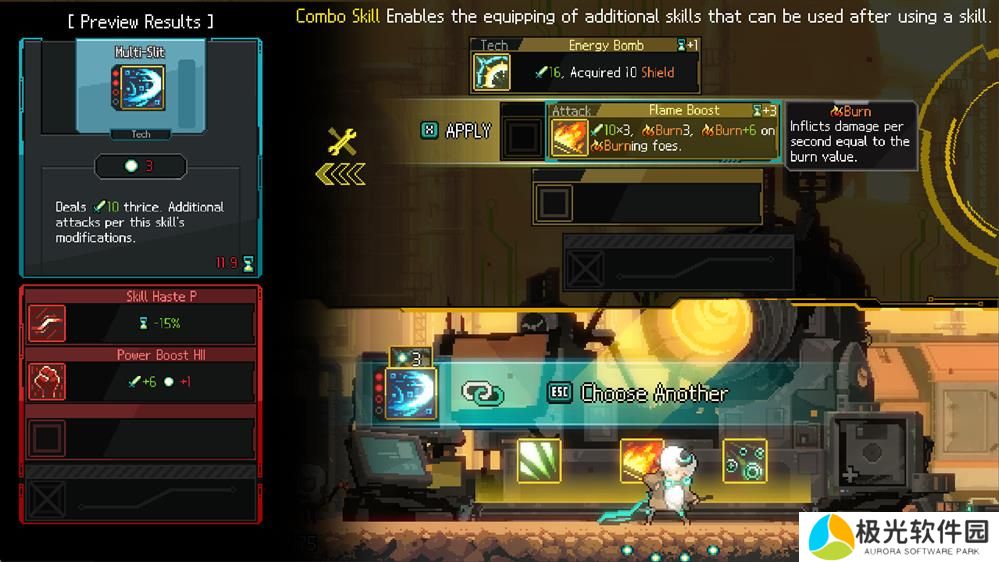Select the green slash skill icon

[x=539, y=461]
